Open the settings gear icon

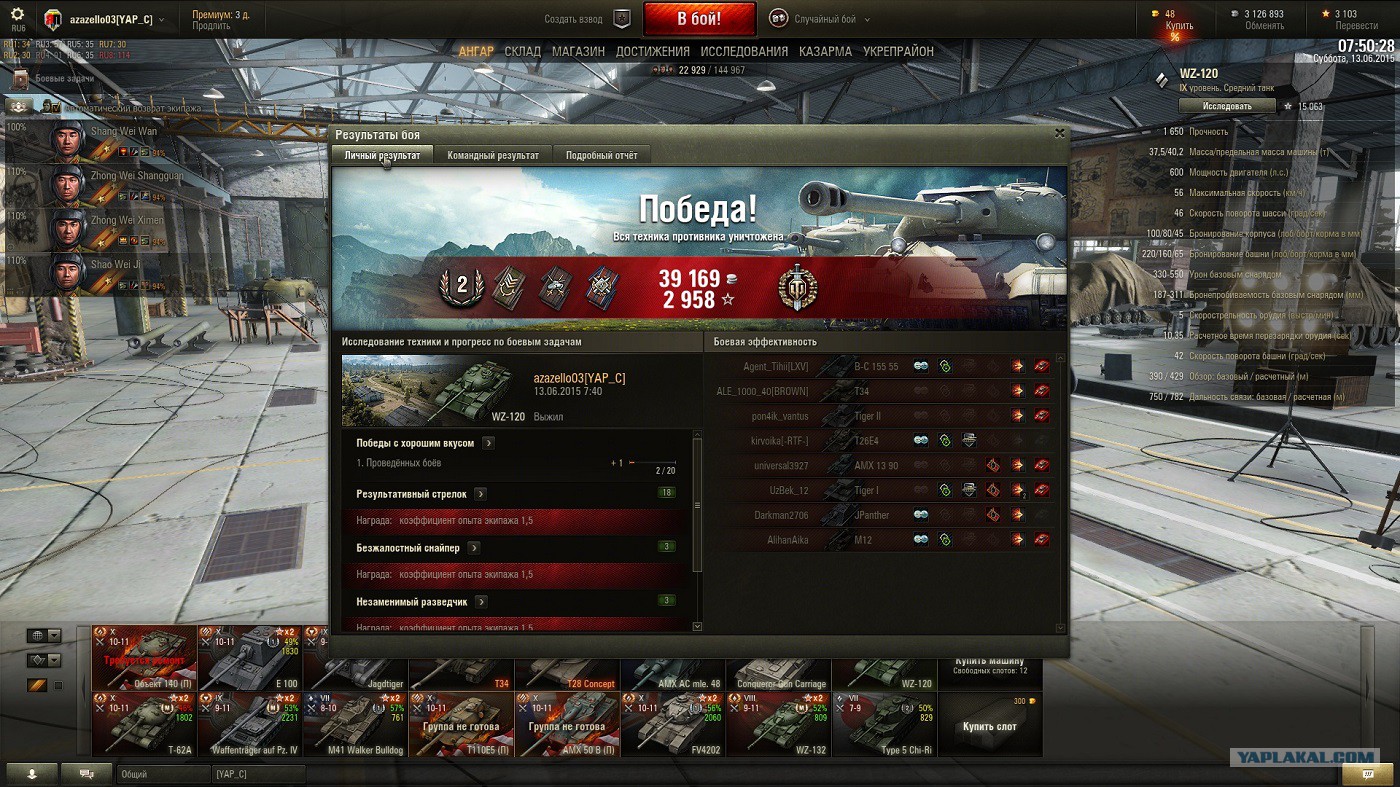pyautogui.click(x=17, y=14)
